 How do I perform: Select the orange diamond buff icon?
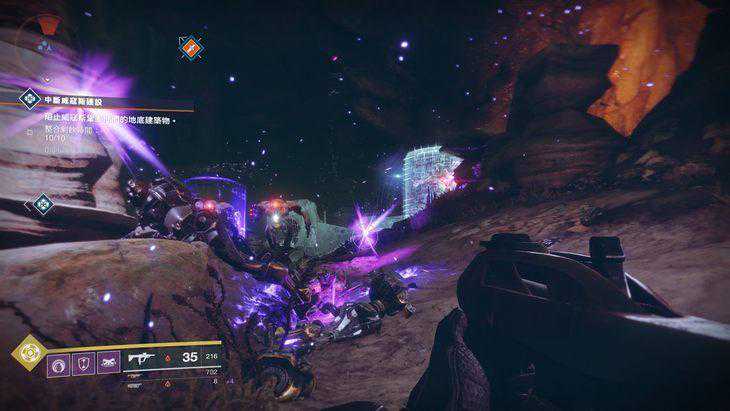click(190, 46)
